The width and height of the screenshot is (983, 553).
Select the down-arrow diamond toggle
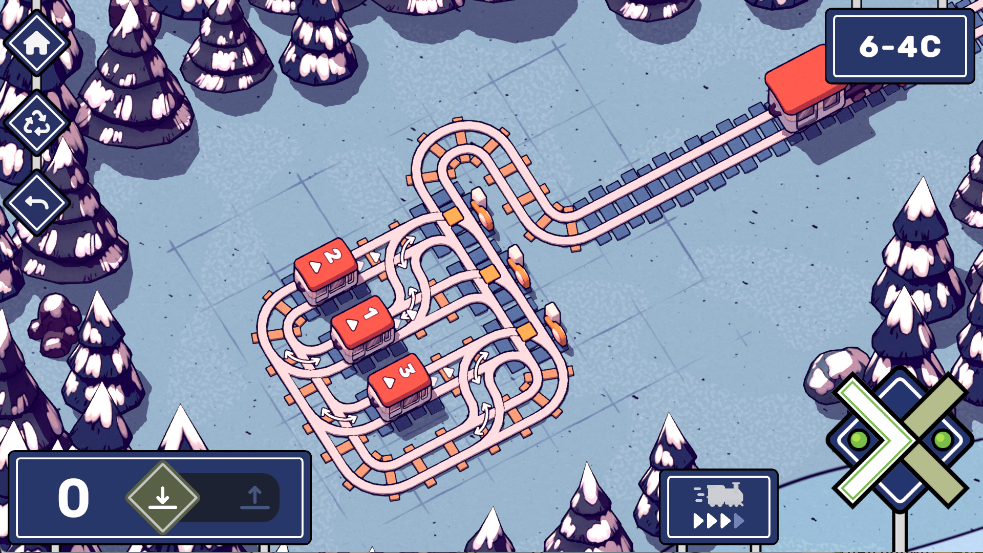click(x=163, y=497)
